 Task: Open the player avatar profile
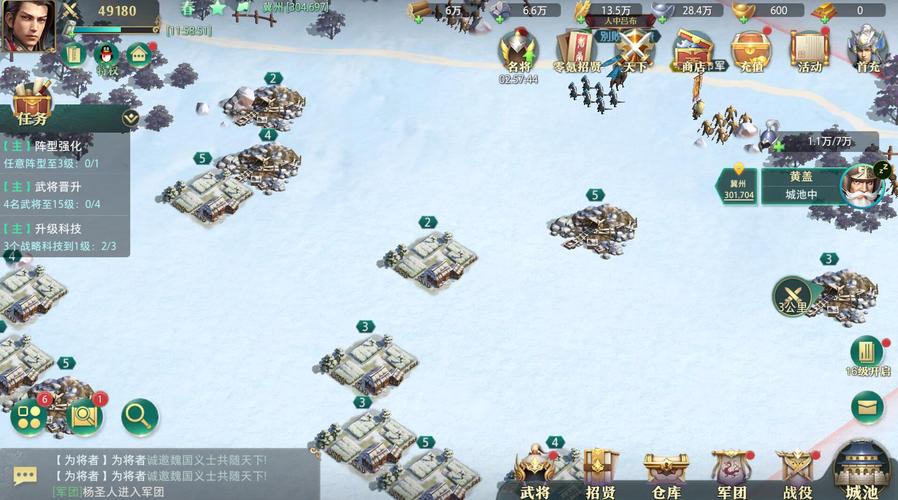point(26,26)
